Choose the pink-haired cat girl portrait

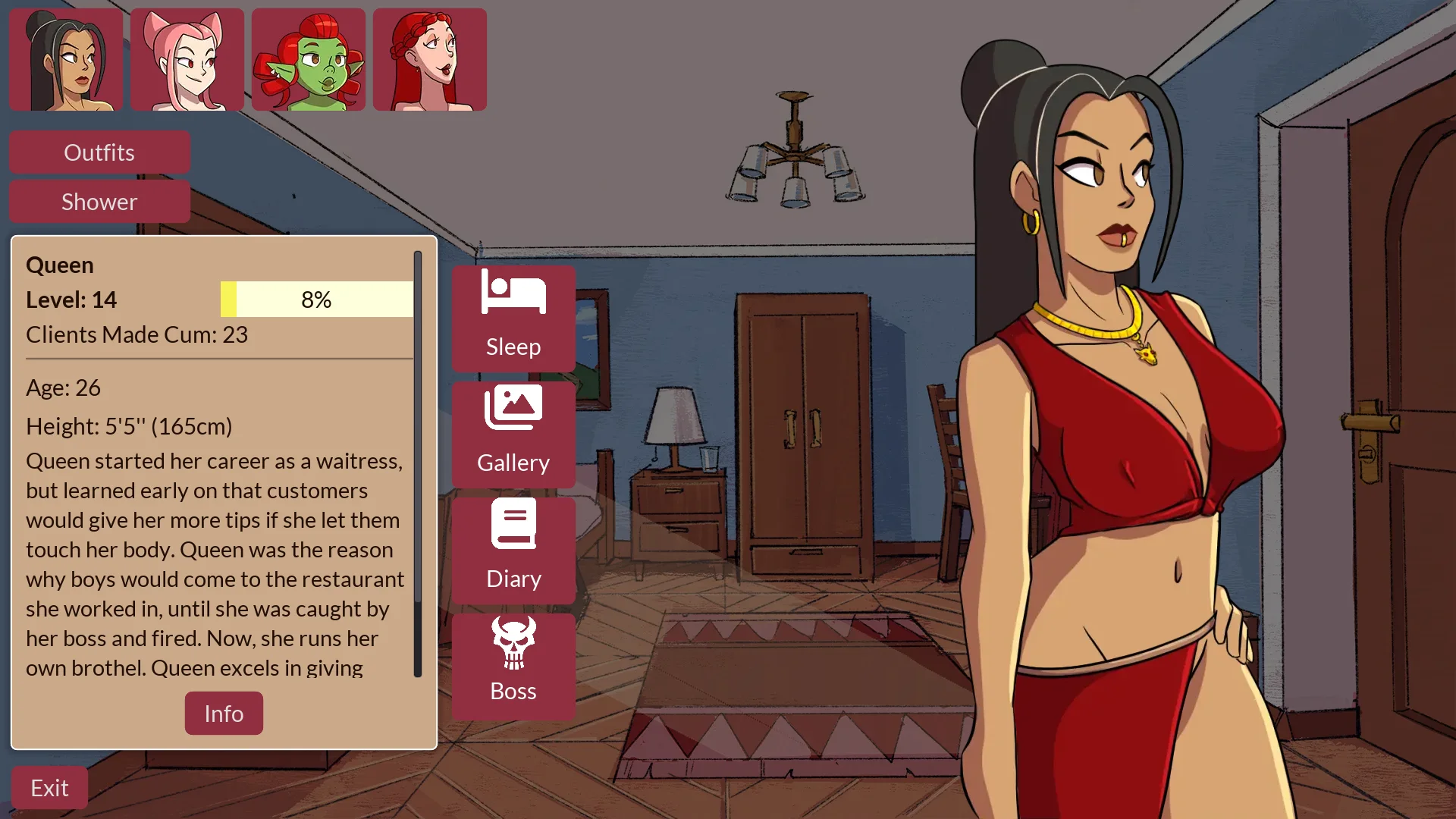click(x=187, y=60)
